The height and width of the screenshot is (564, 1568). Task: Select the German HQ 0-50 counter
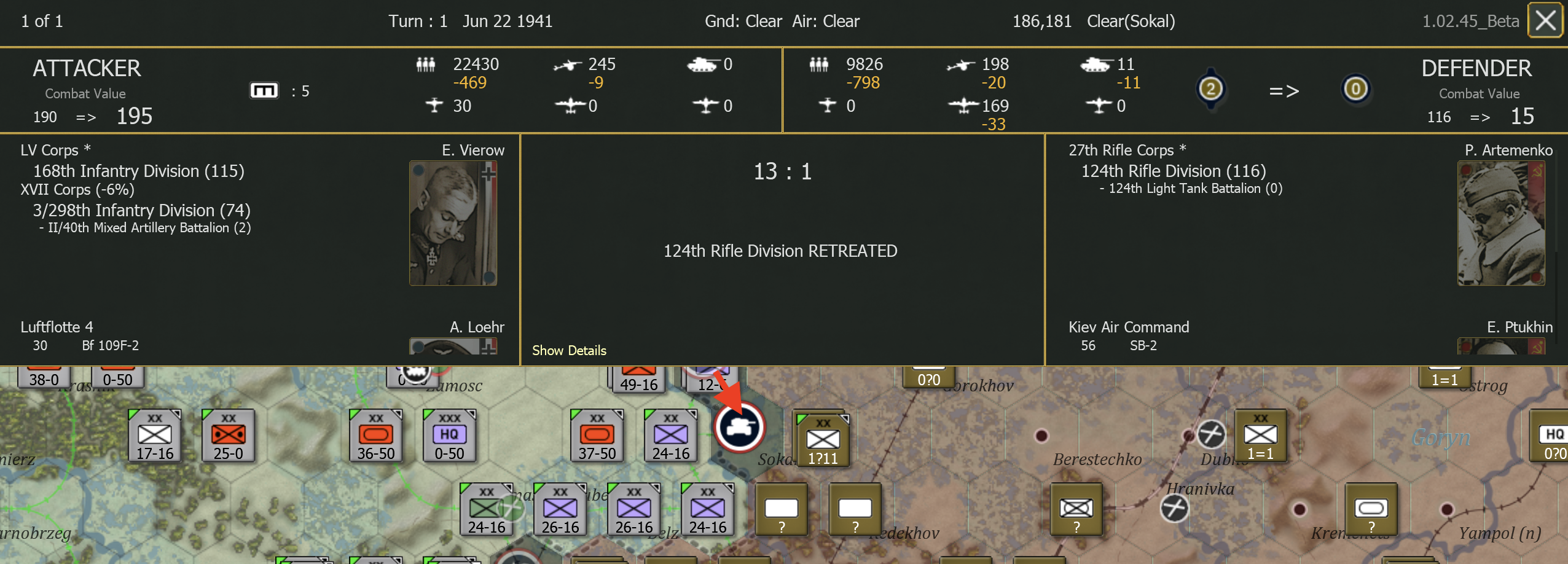[x=449, y=436]
